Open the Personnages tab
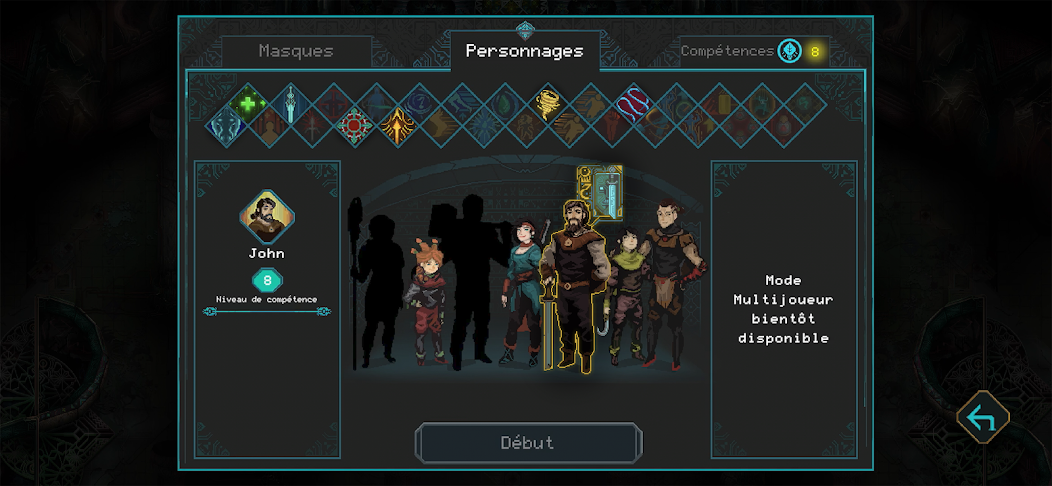The width and height of the screenshot is (1052, 486). click(524, 51)
